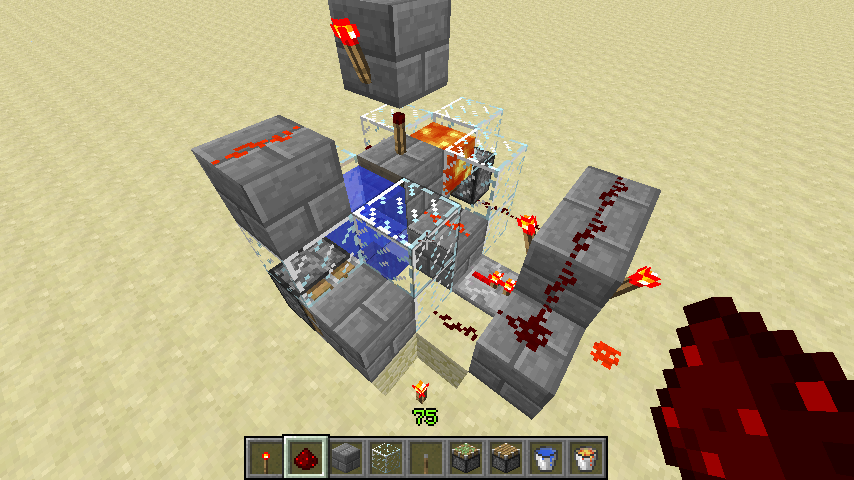Pick the water bucket hotbar slot
The height and width of the screenshot is (480, 854).
click(545, 458)
